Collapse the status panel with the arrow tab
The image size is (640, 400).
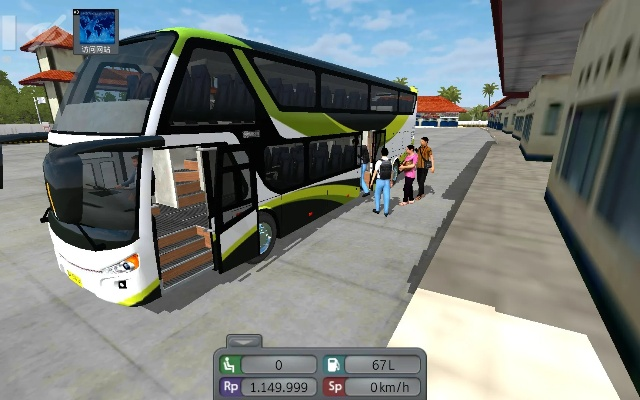point(244,341)
